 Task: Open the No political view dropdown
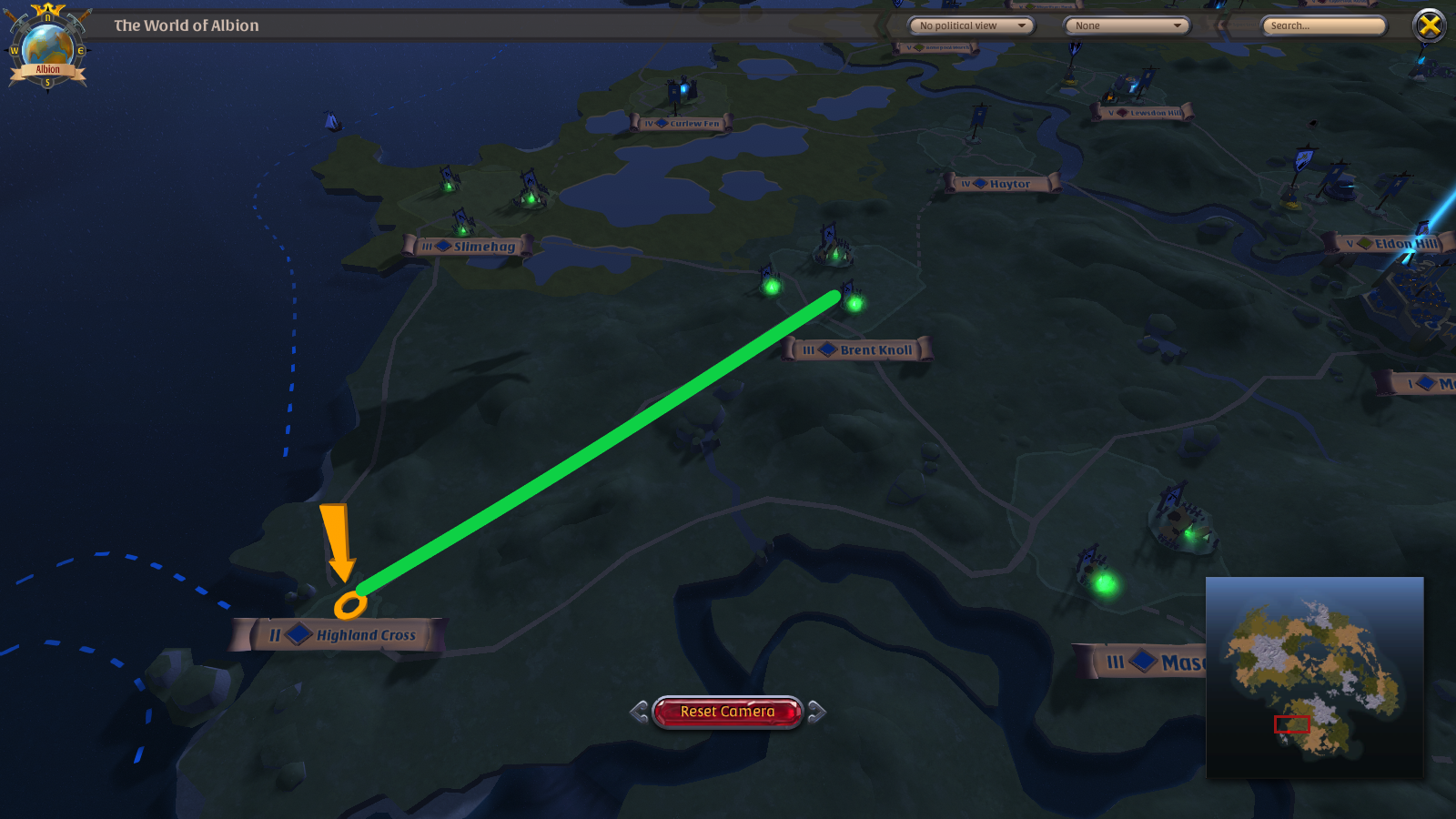coord(972,25)
